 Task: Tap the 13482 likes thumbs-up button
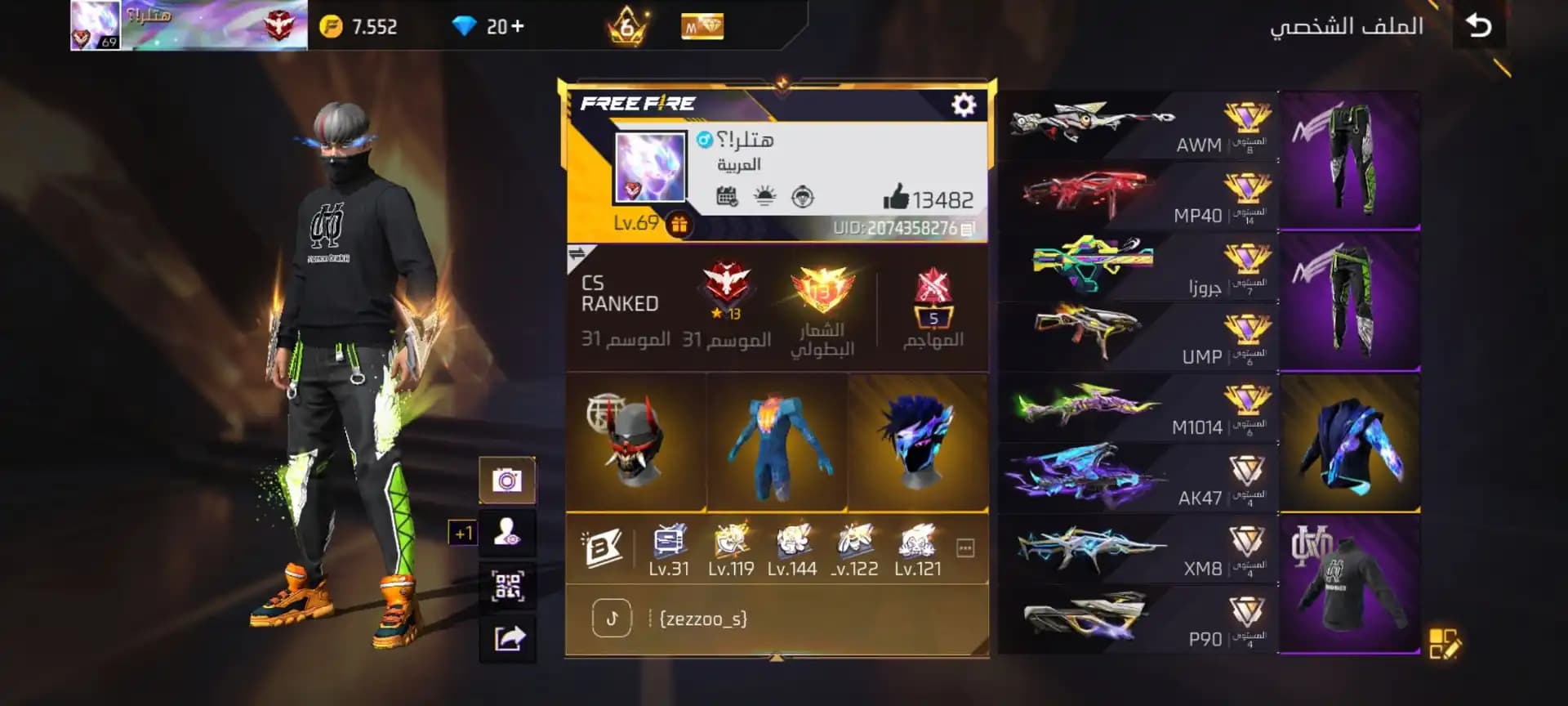pos(902,196)
